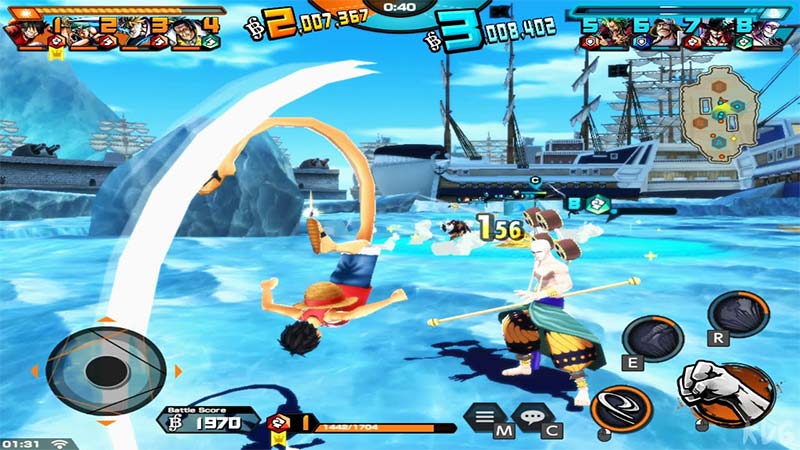Trigger the skill button marked R
Screen dimensions: 800x450
coord(739,313)
